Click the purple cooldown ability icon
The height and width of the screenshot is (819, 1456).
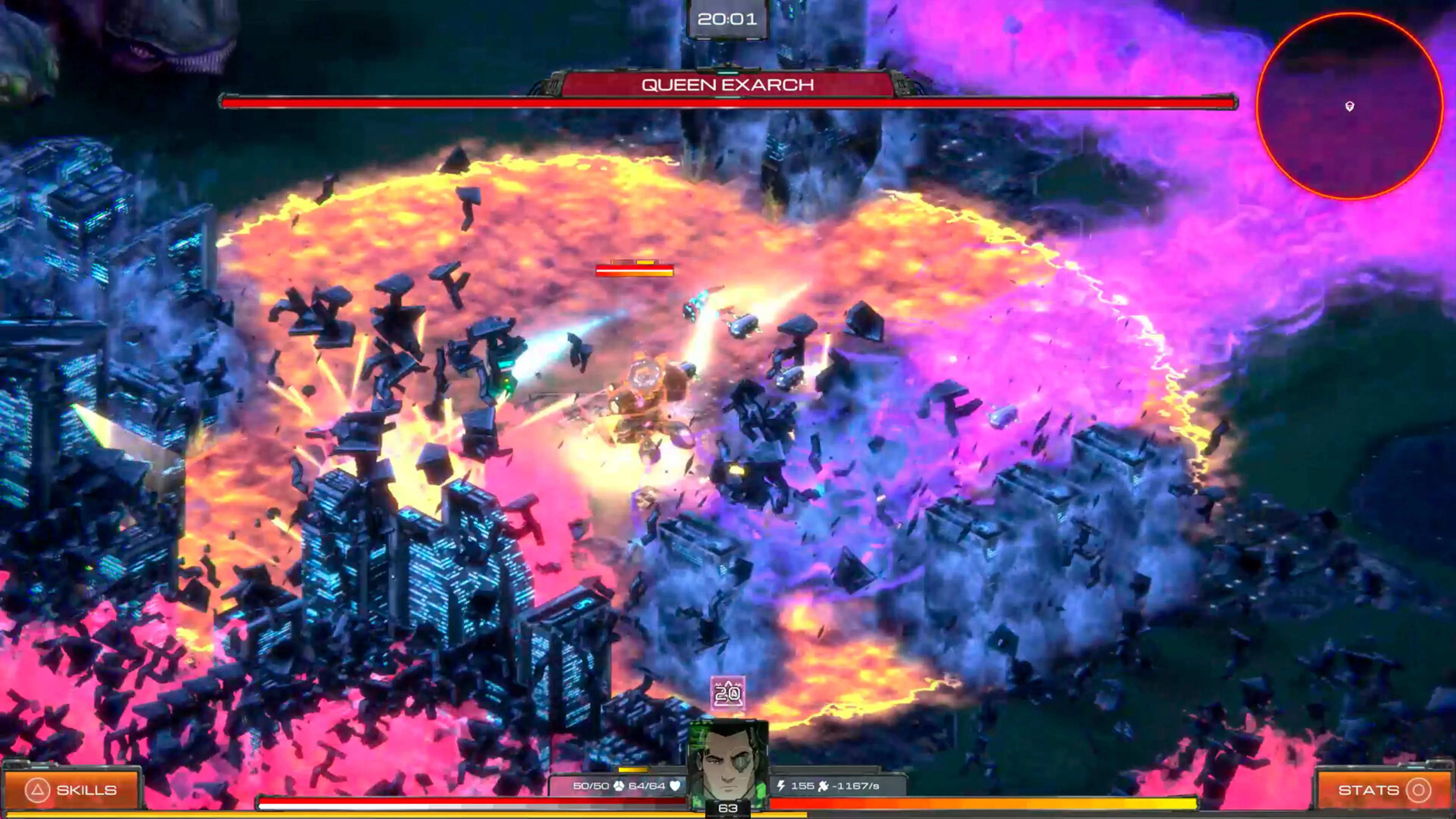(x=728, y=693)
